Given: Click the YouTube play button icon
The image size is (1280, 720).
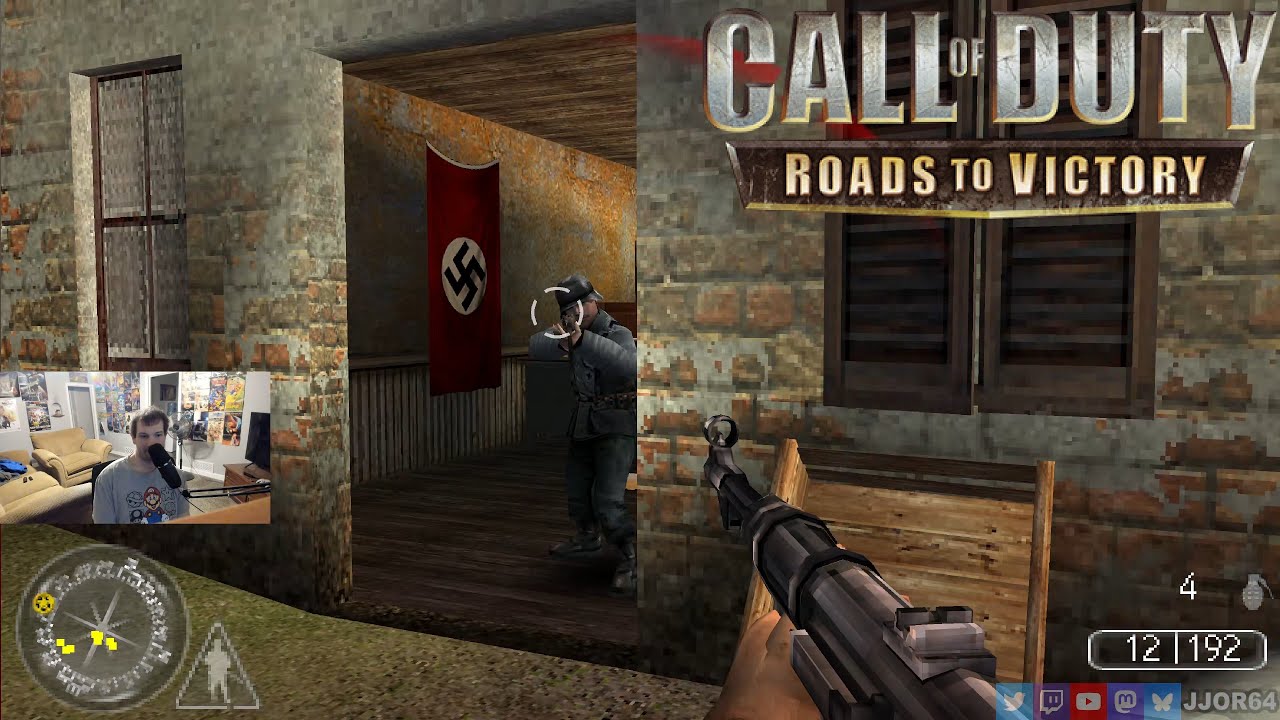Looking at the screenshot, I should coord(1089,703).
